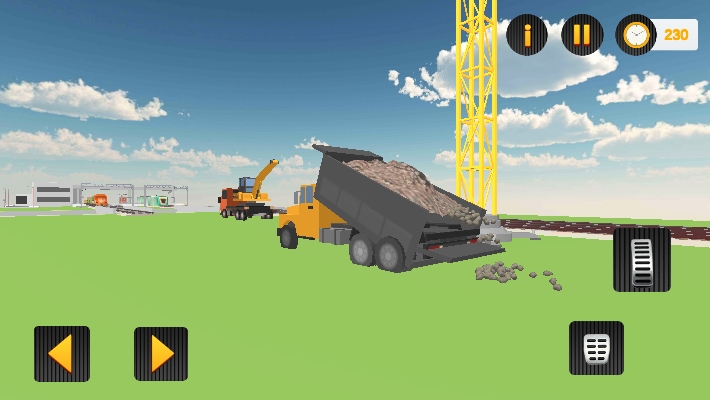The image size is (710, 400).
Task: Steer right with the right arrow
Action: (161, 354)
